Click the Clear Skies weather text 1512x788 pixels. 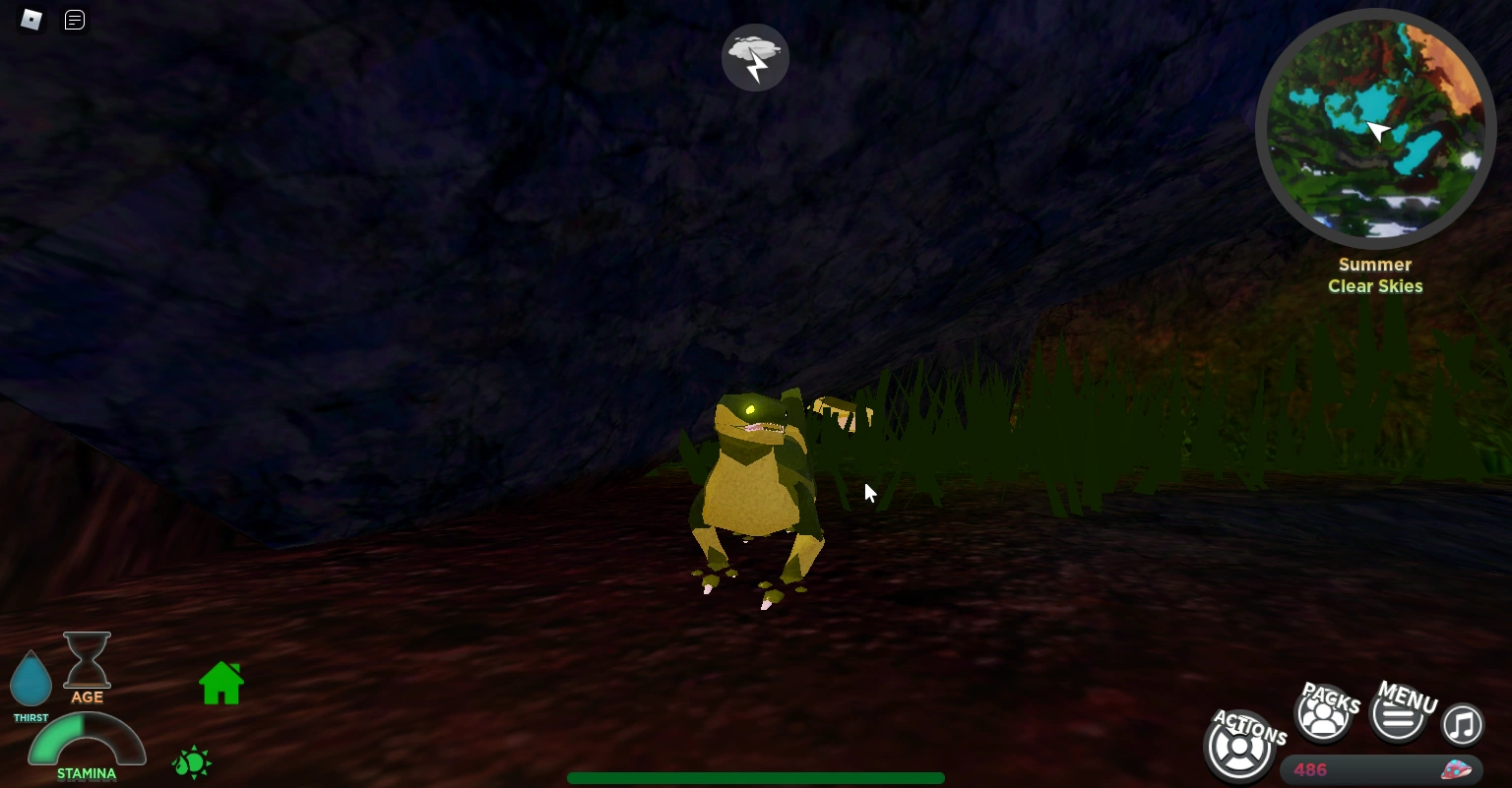1375,286
